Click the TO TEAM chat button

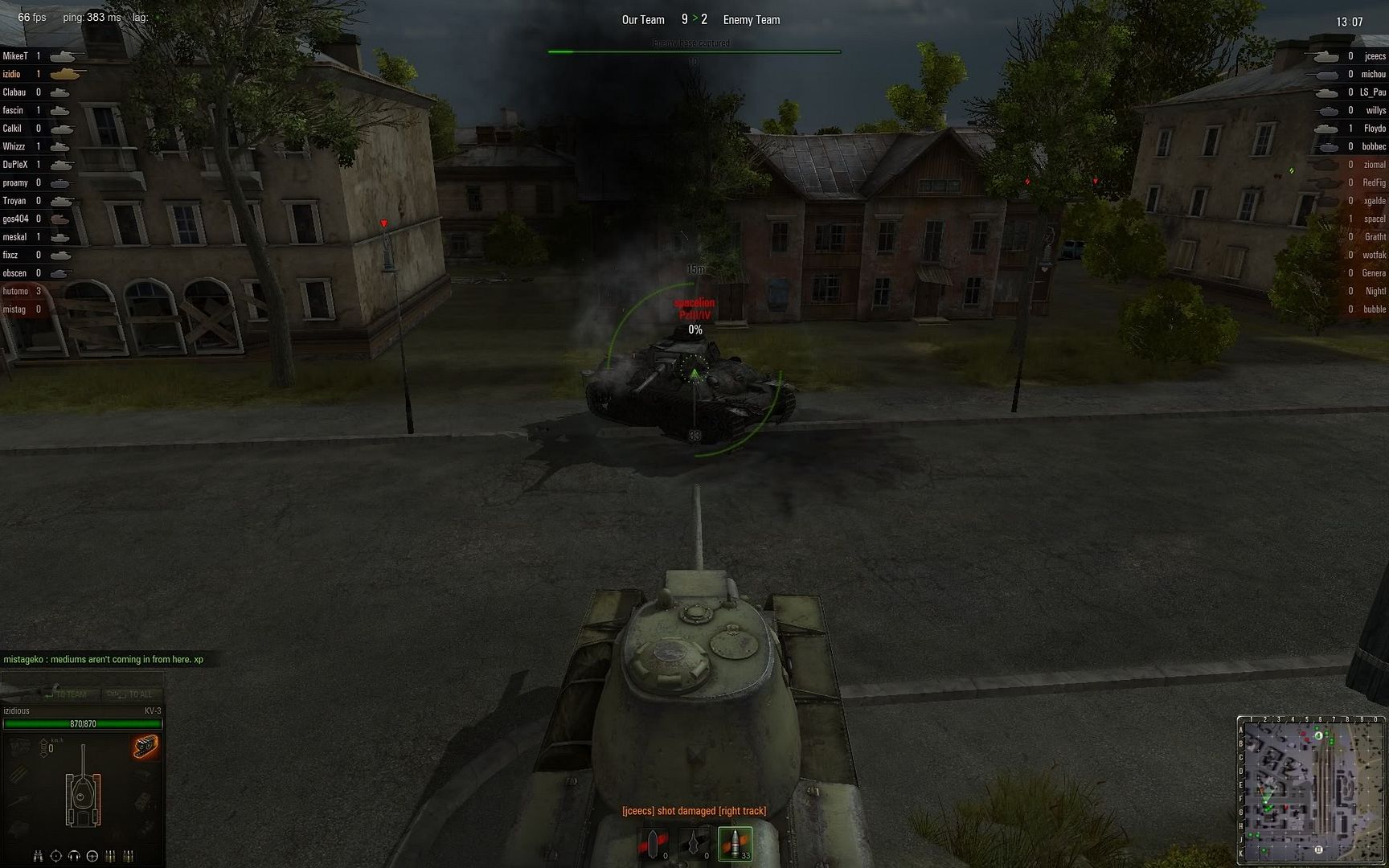coord(67,694)
